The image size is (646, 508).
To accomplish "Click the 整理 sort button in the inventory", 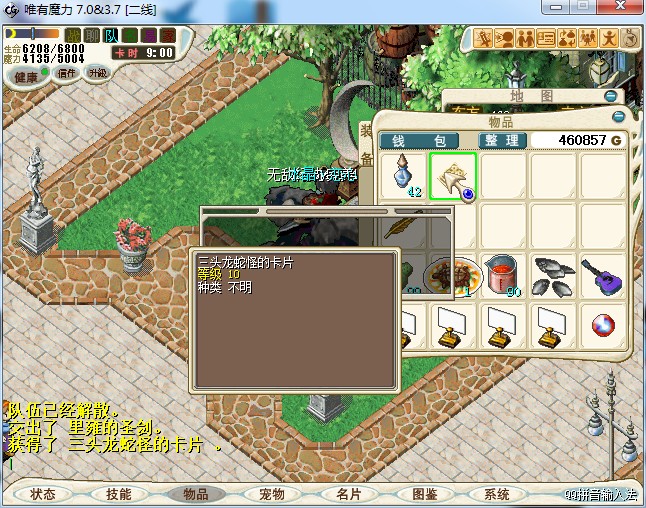I will (502, 140).
